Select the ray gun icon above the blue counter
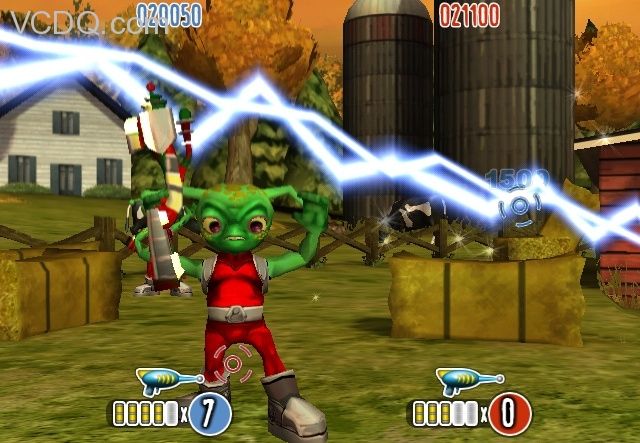 pyautogui.click(x=168, y=381)
